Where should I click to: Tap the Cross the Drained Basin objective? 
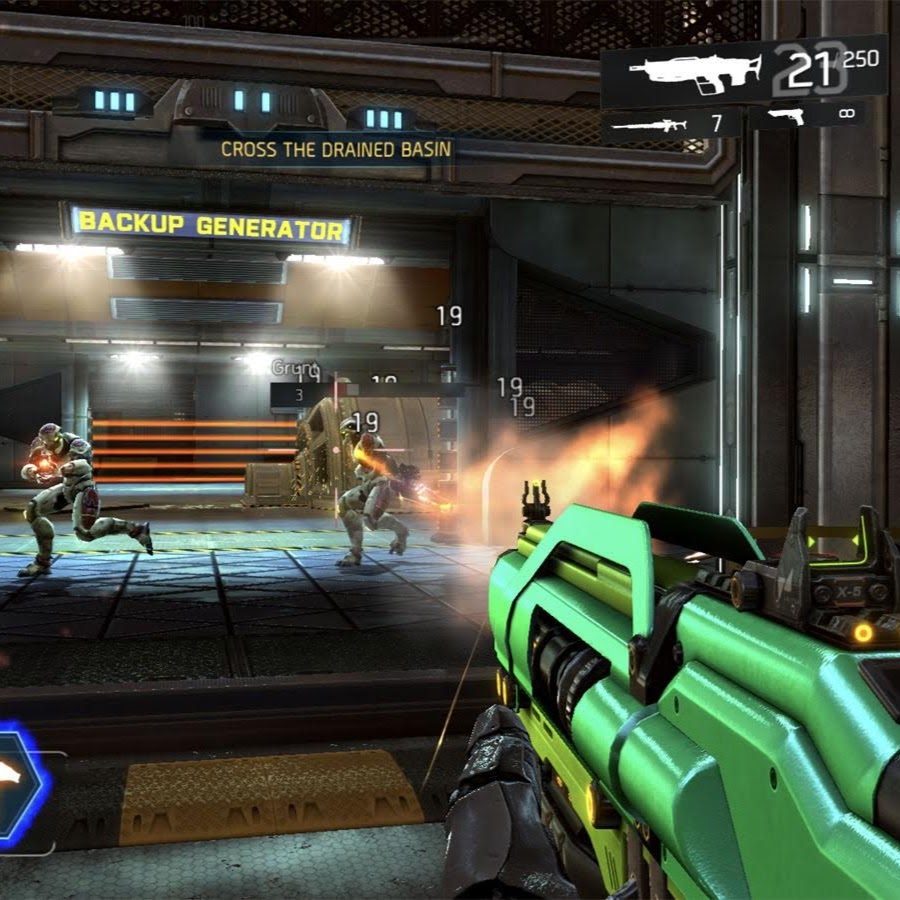336,150
